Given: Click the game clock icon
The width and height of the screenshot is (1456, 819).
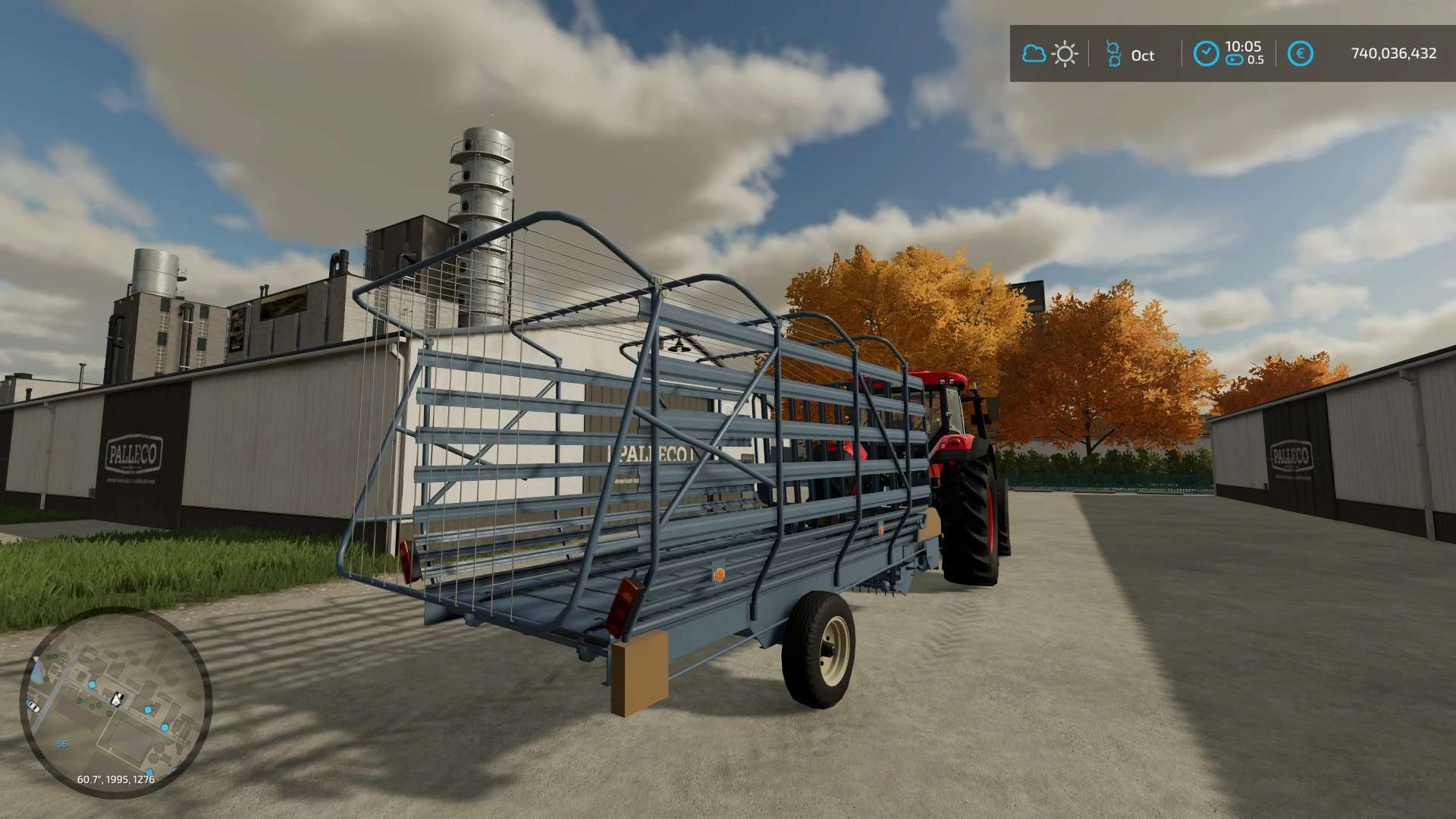Looking at the screenshot, I should click(1206, 54).
